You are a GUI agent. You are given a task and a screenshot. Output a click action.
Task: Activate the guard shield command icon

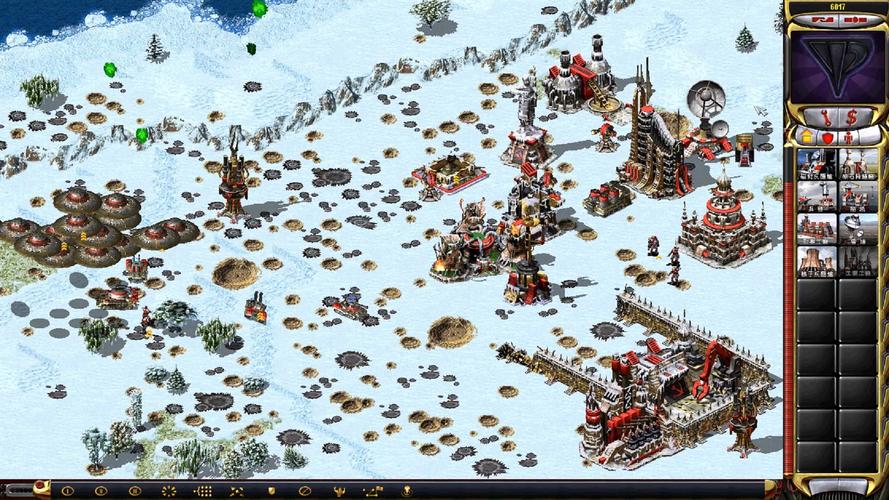[x=270, y=491]
